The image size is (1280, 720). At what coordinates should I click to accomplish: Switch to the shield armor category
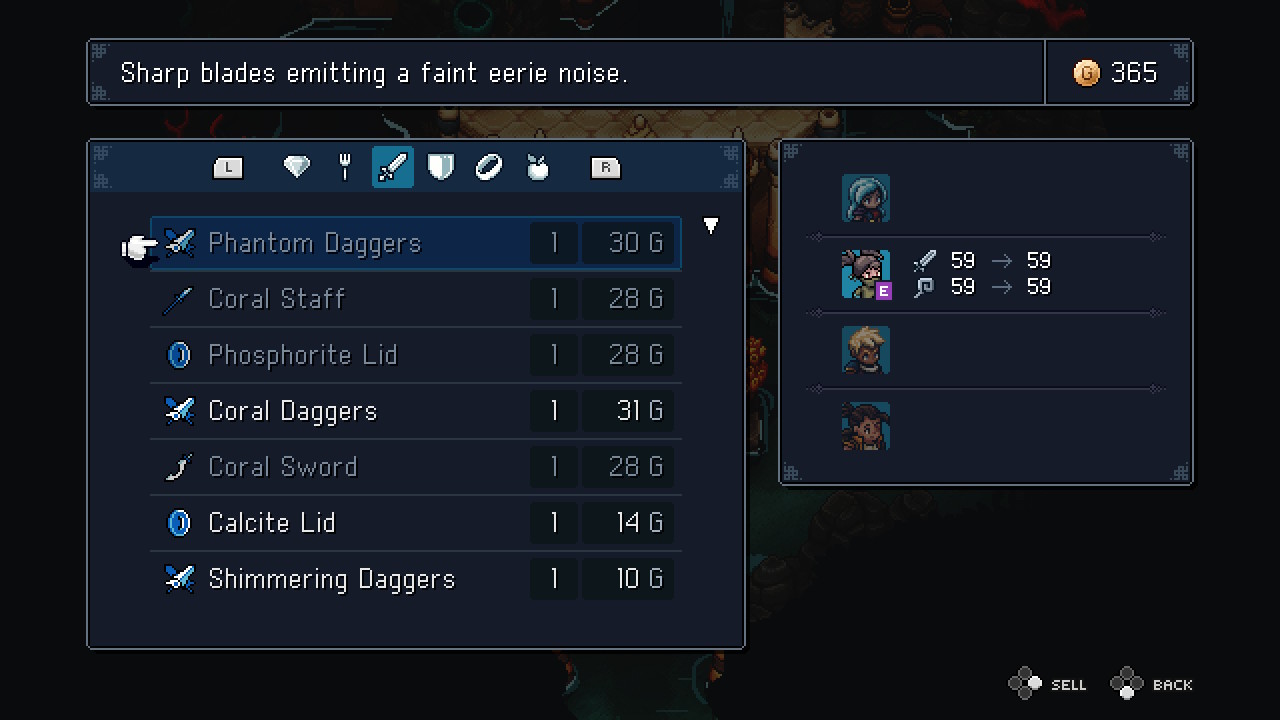pyautogui.click(x=440, y=167)
